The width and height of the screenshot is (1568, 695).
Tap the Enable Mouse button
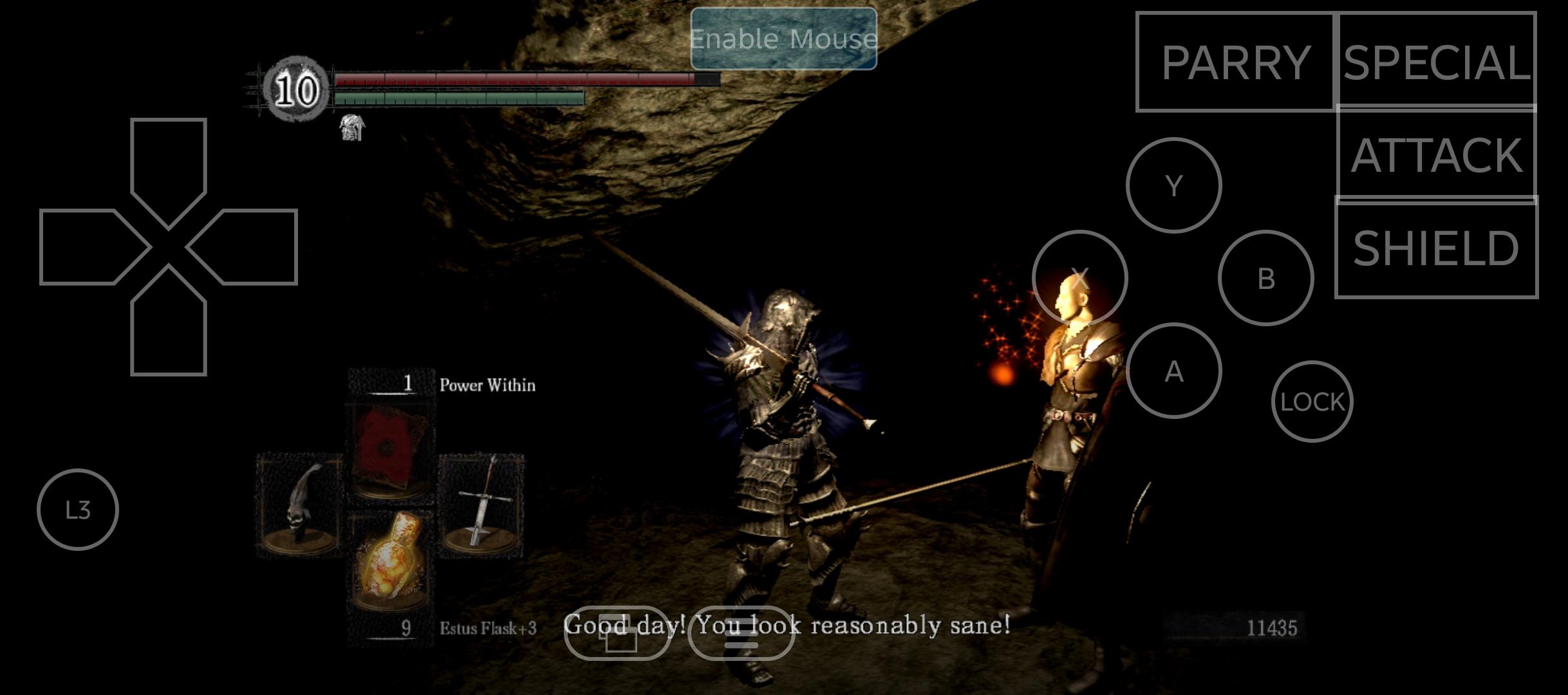783,39
